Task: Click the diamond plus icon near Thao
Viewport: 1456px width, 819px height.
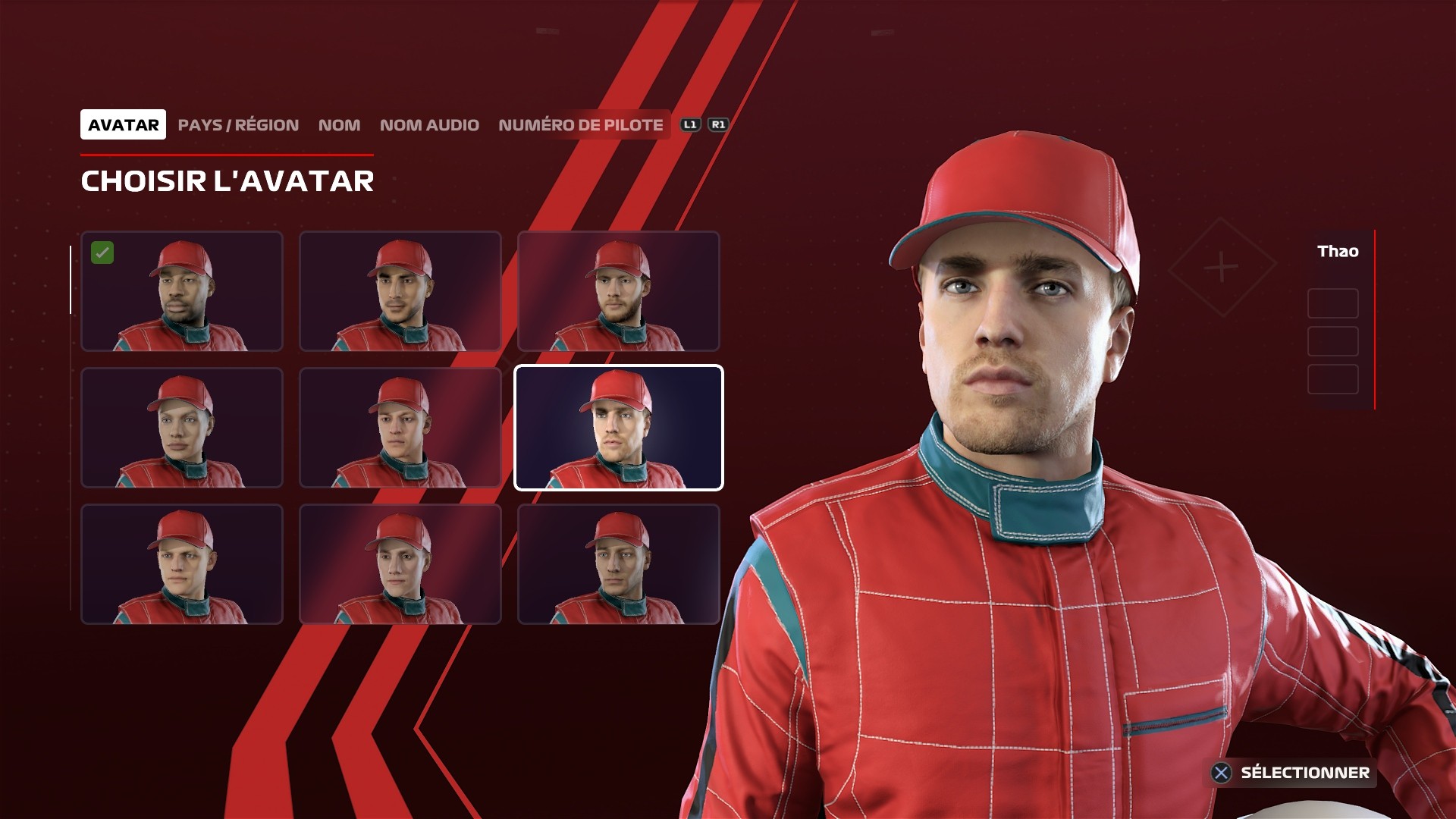Action: tap(1221, 265)
